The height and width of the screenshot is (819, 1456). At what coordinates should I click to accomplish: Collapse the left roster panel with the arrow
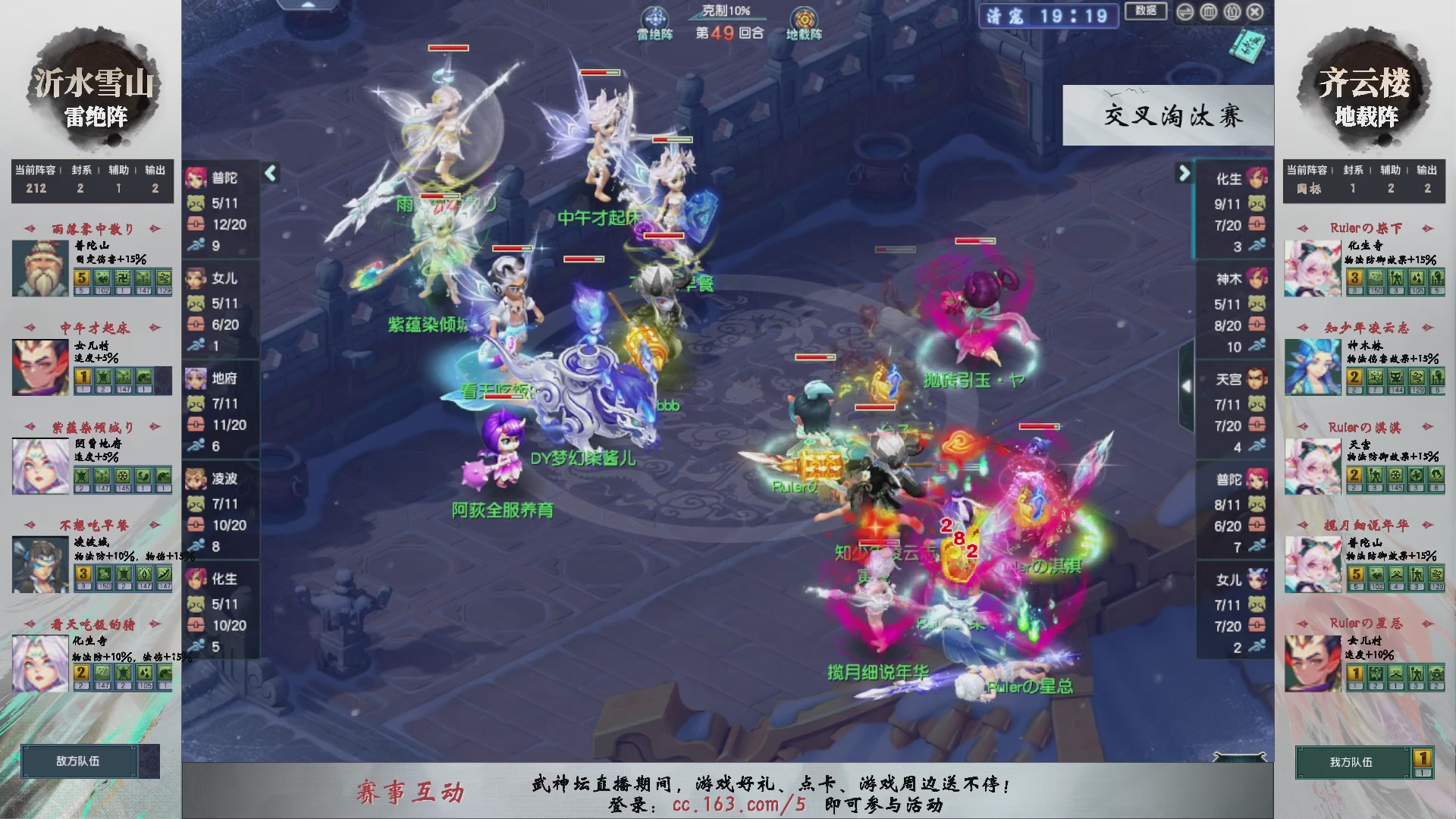point(269,173)
